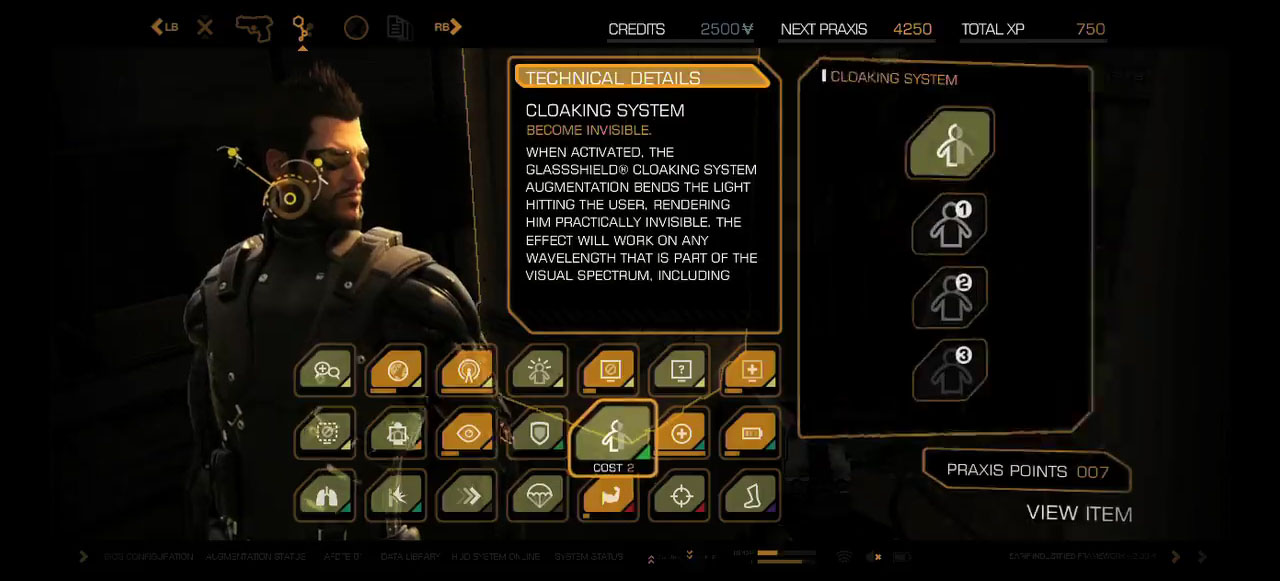This screenshot has width=1280, height=581.
Task: Pick the question mark monitor augmentation
Action: coord(681,371)
